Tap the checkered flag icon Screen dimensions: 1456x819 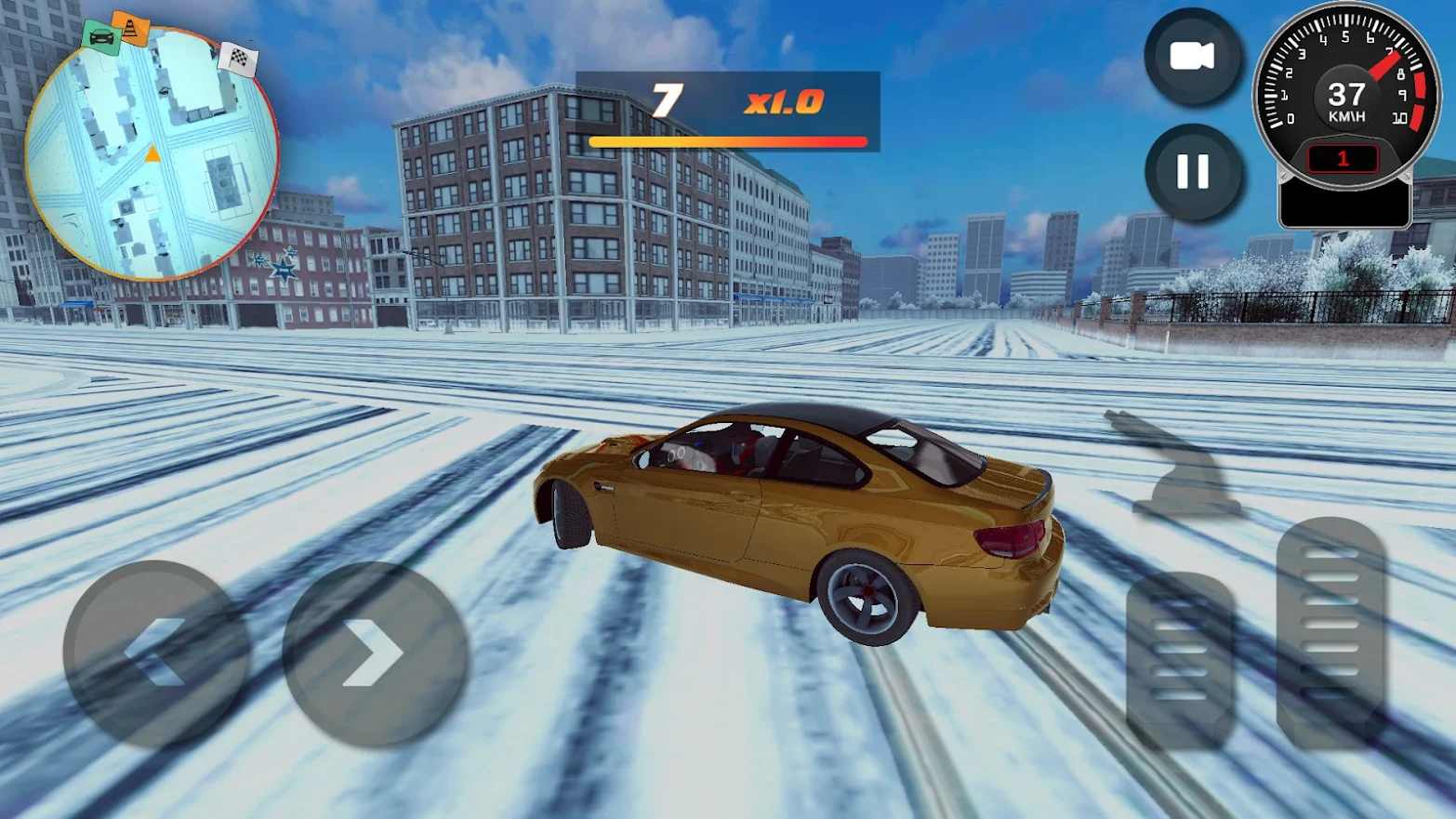click(x=239, y=59)
